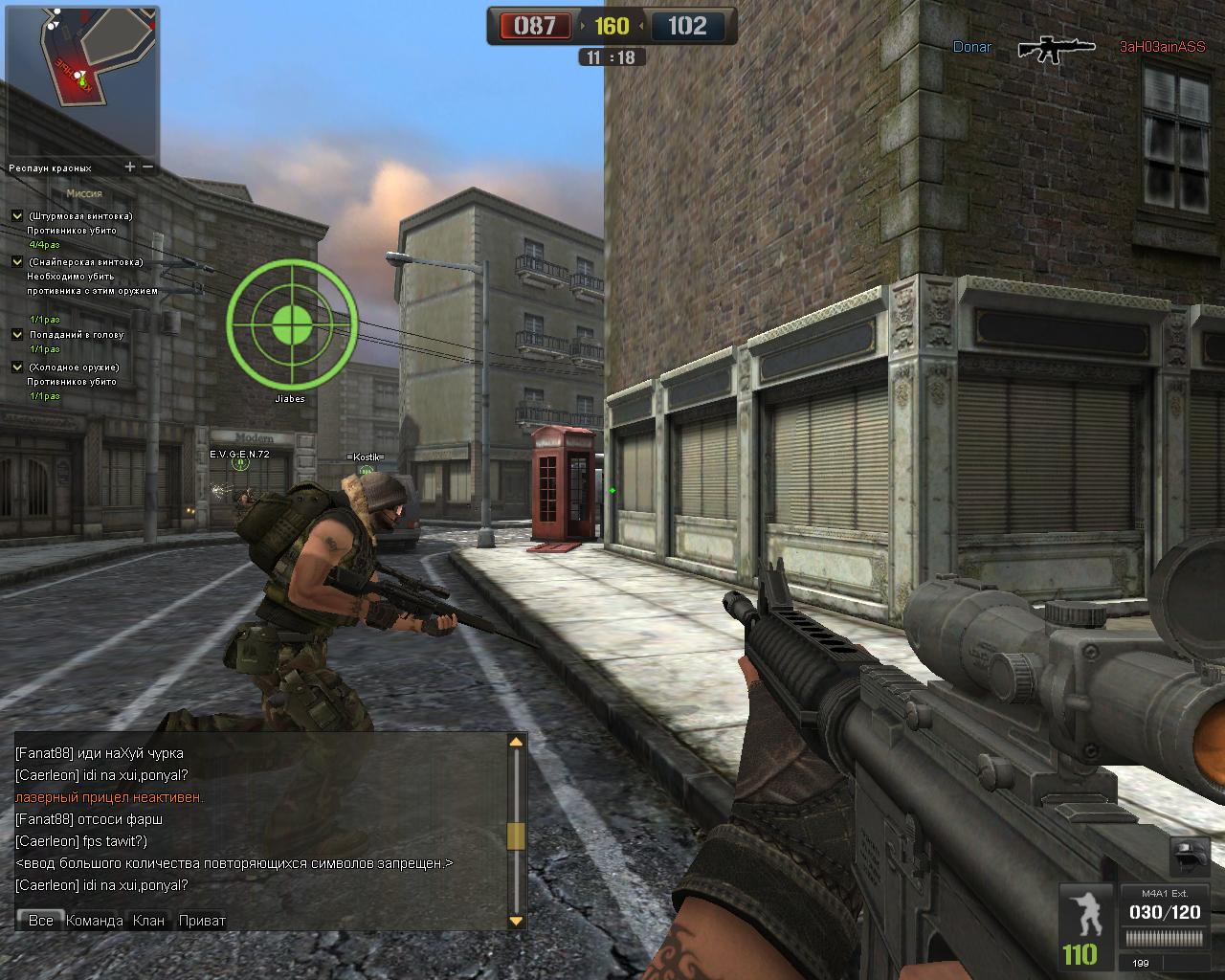Zoom in the minimap with the plus button
Screen dimensions: 1225x980
click(x=130, y=167)
